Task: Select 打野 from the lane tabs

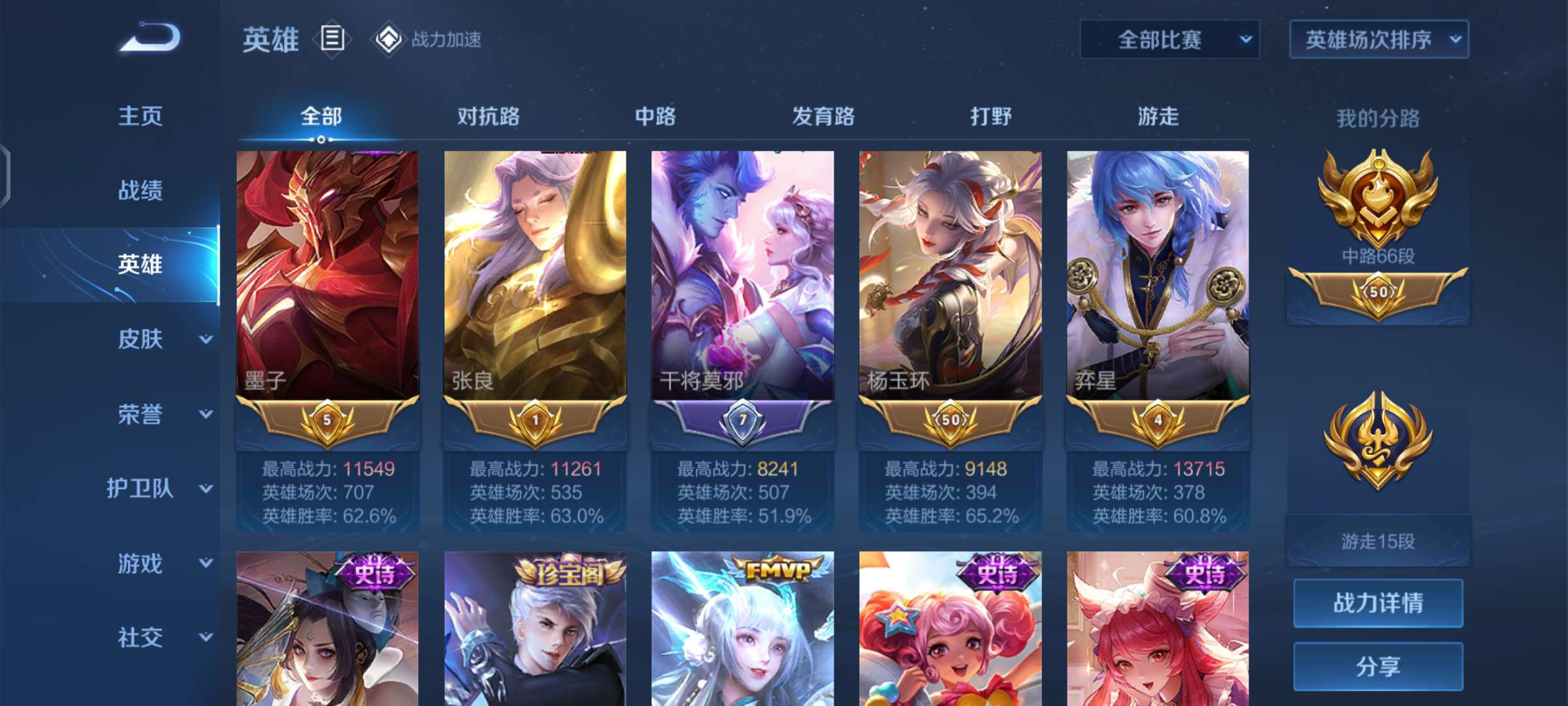Action: 990,117
